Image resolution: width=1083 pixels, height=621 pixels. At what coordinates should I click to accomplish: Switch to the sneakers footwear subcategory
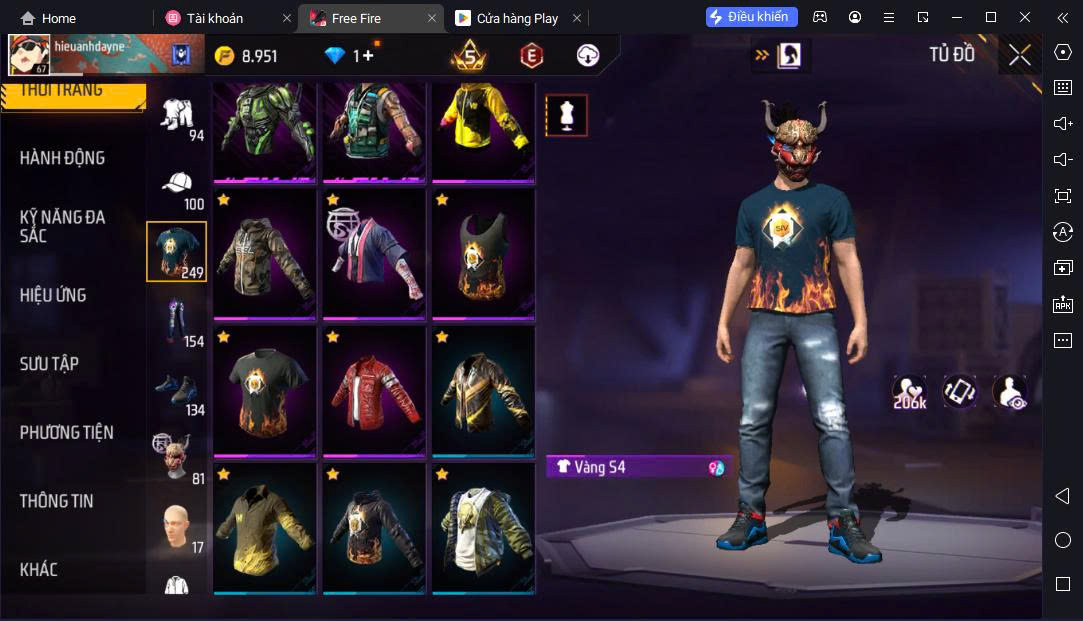coord(177,391)
